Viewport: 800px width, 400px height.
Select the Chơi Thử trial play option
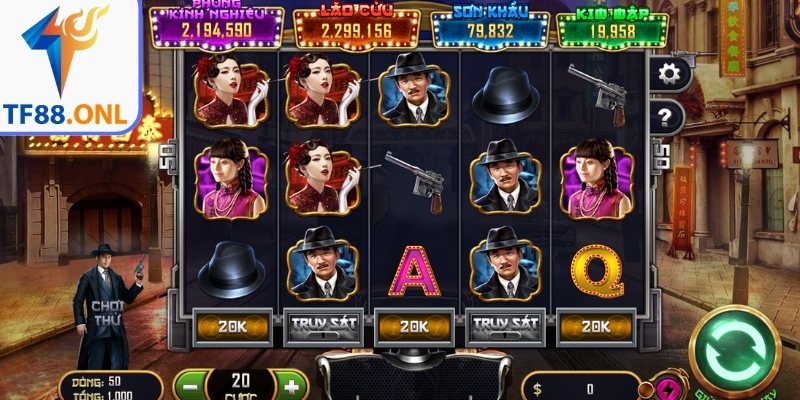click(107, 312)
